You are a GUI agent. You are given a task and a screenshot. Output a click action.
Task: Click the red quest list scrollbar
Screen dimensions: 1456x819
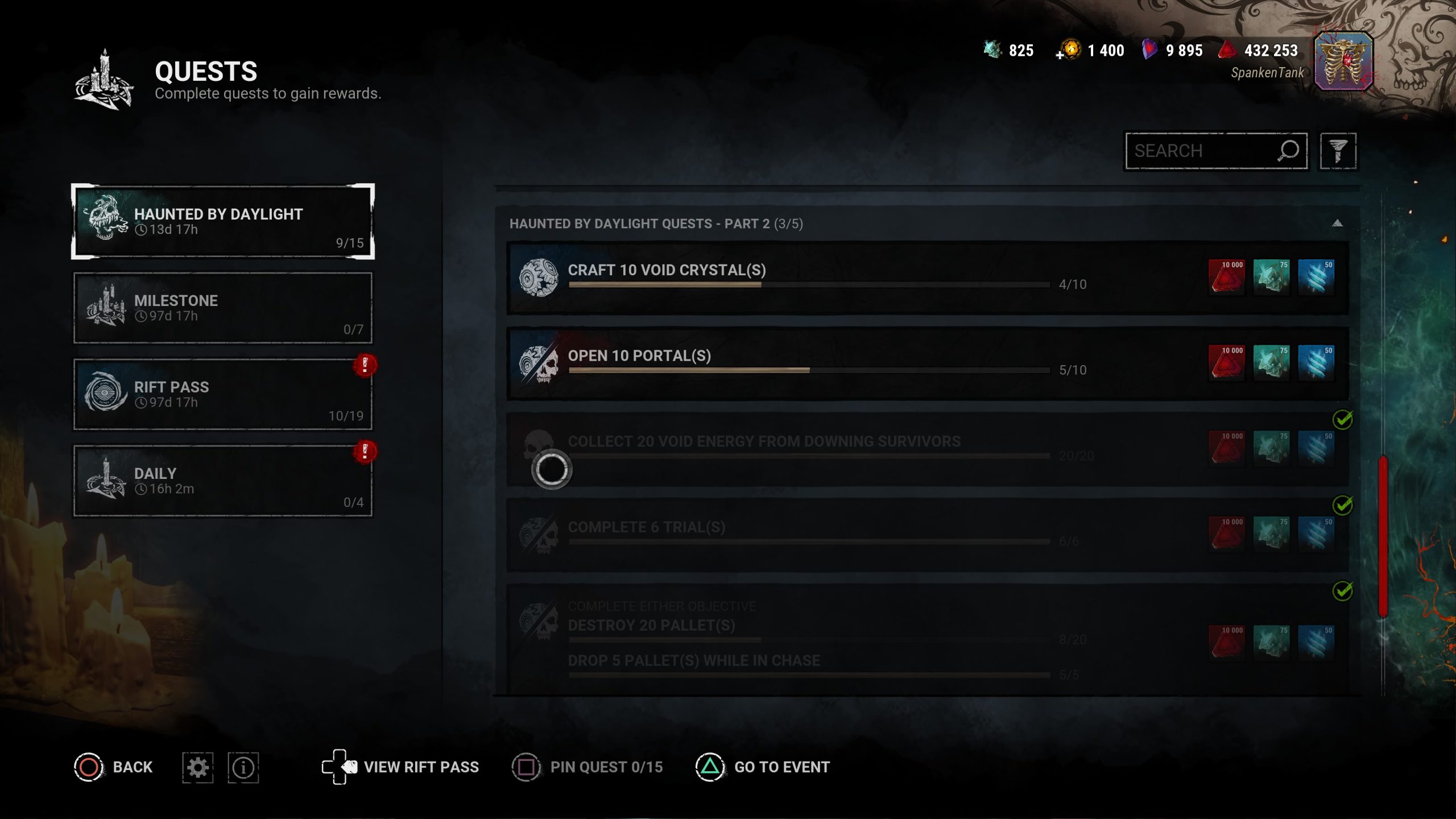point(1383,535)
